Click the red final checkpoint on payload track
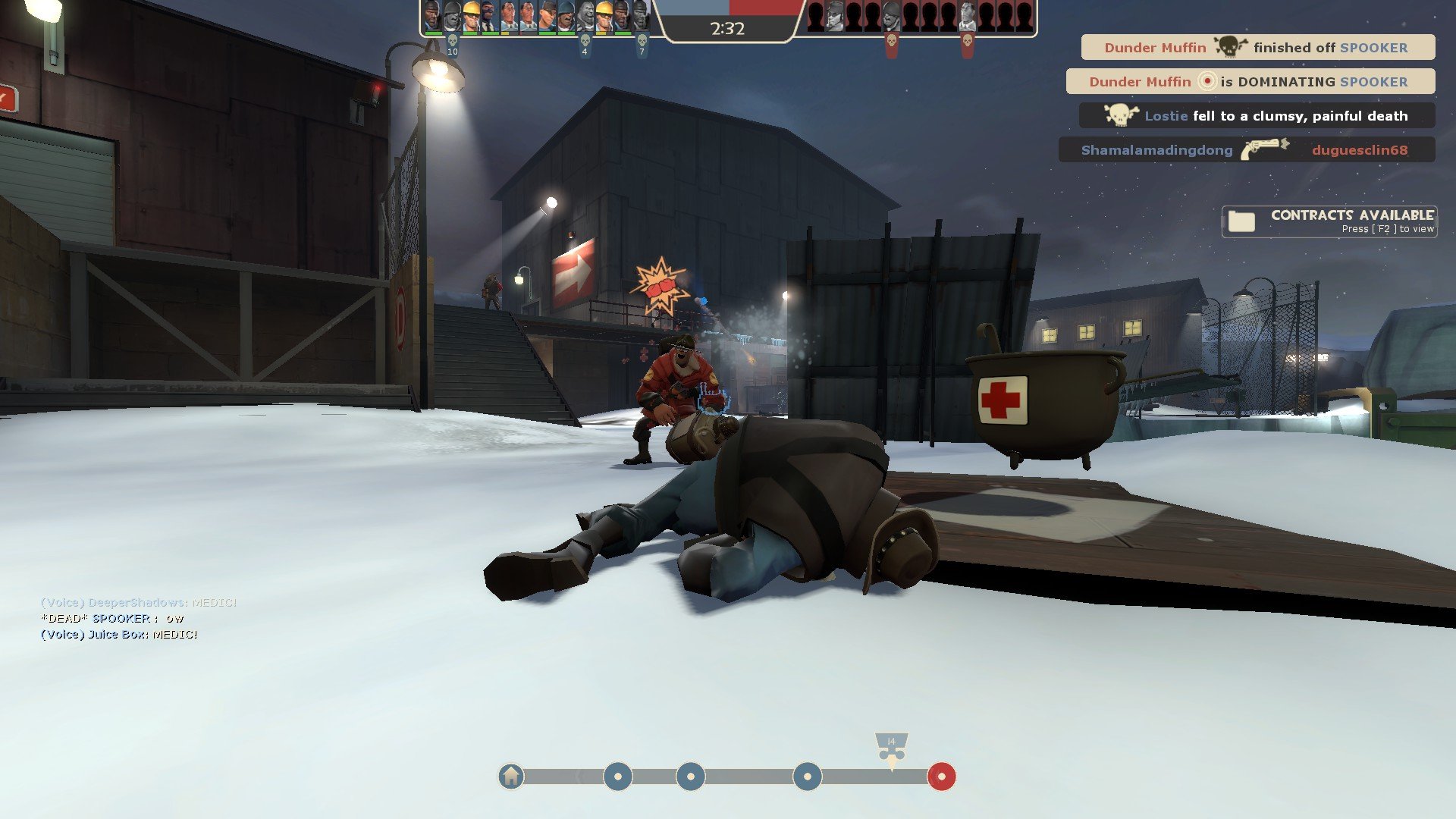The height and width of the screenshot is (819, 1456). [941, 777]
